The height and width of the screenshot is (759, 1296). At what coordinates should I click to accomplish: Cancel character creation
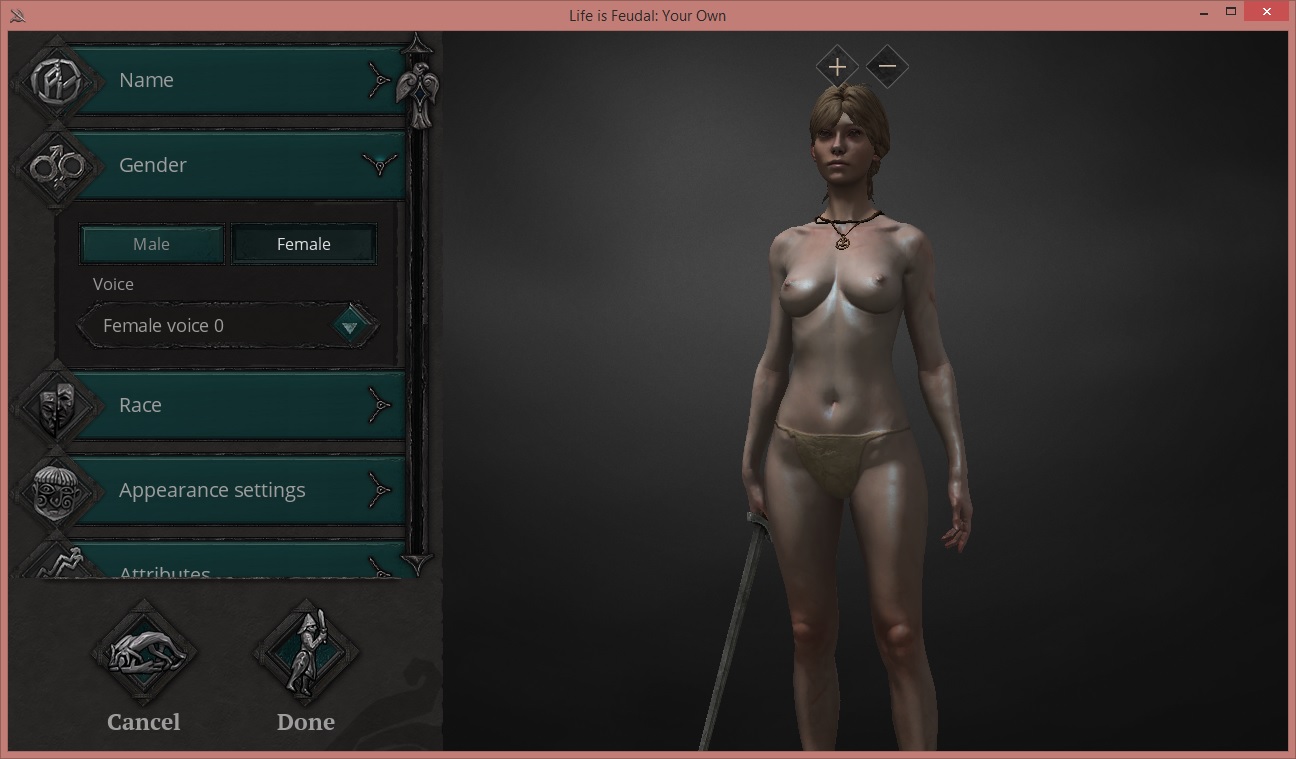(x=144, y=656)
